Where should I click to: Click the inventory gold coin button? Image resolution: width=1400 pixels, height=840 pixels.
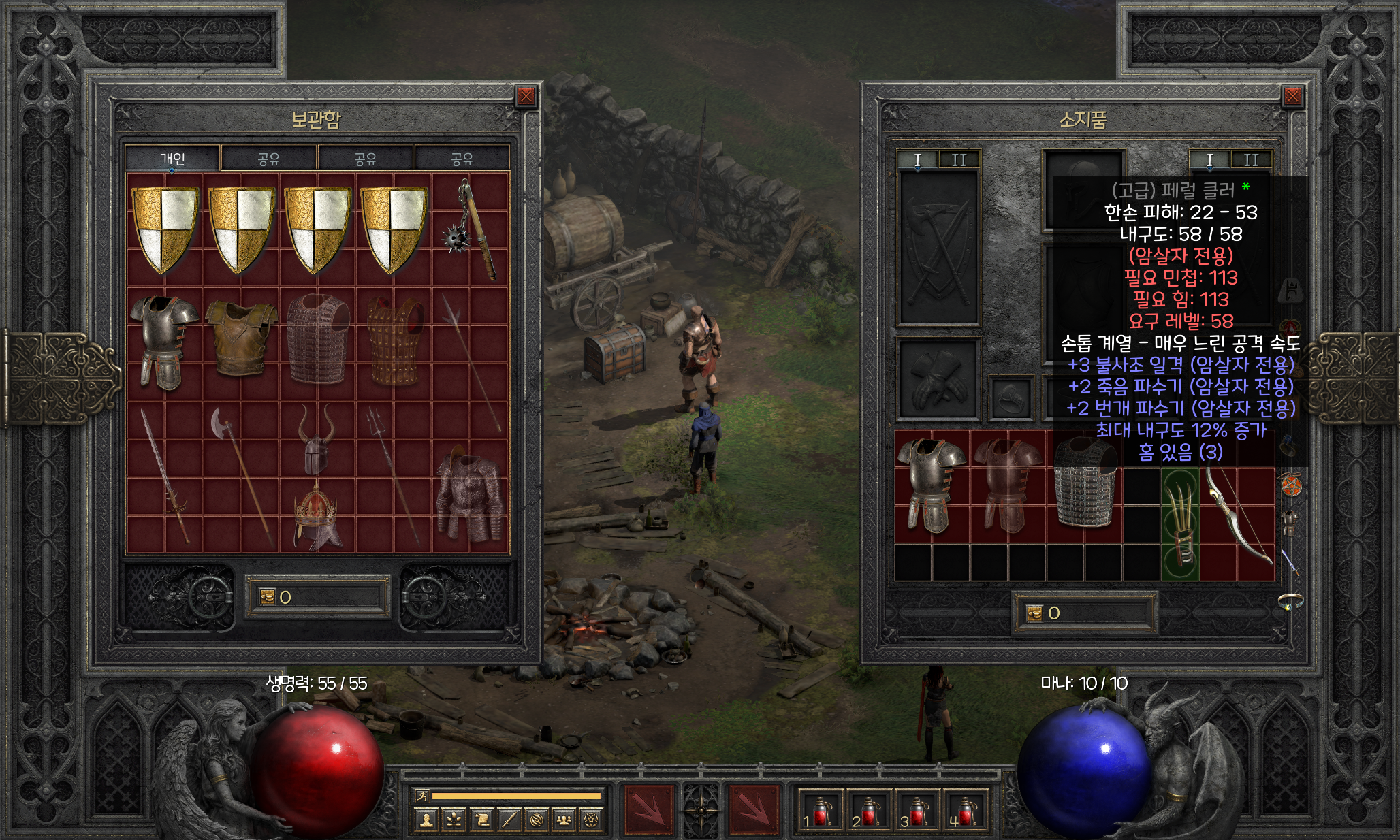coord(1035,613)
